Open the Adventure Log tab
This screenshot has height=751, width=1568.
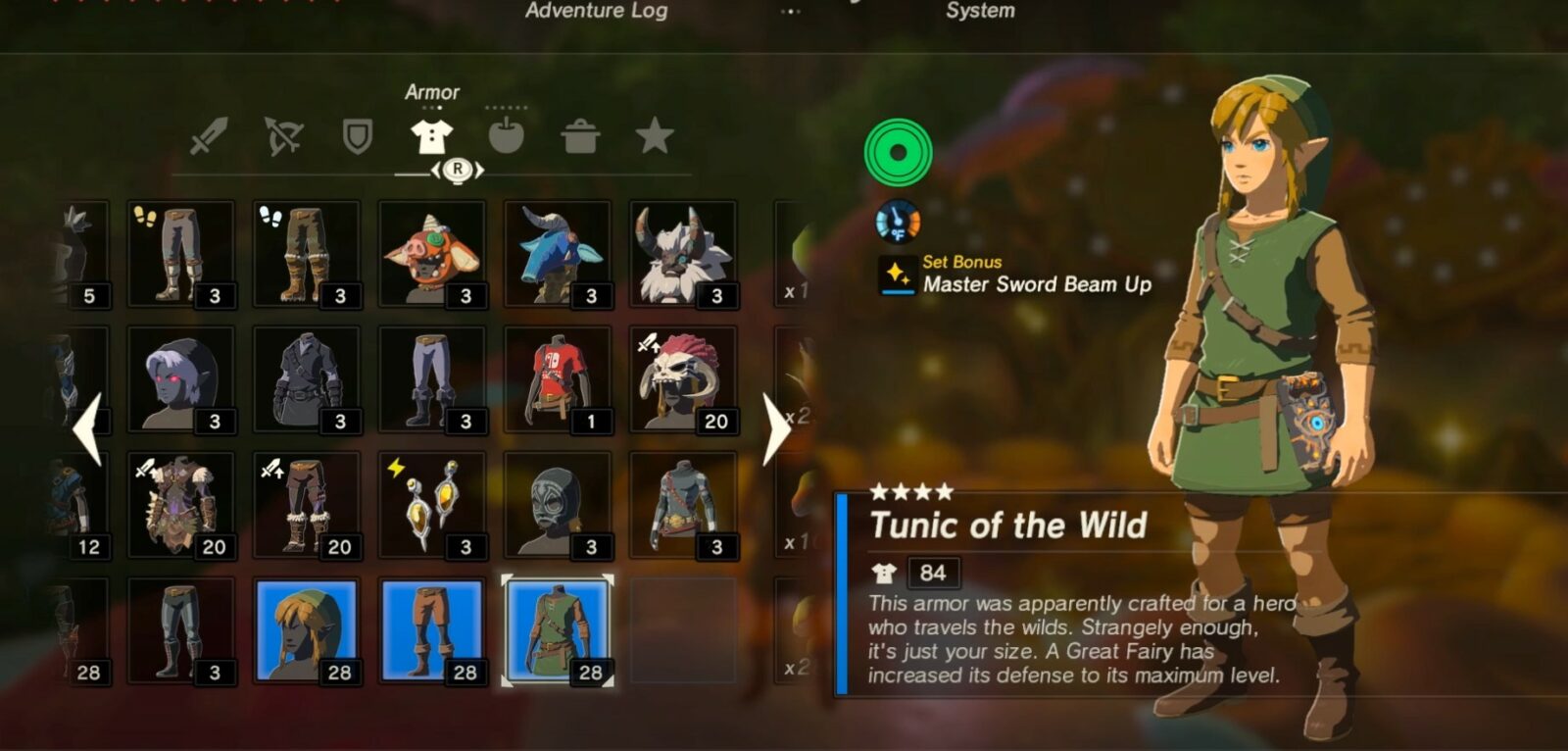click(x=596, y=11)
